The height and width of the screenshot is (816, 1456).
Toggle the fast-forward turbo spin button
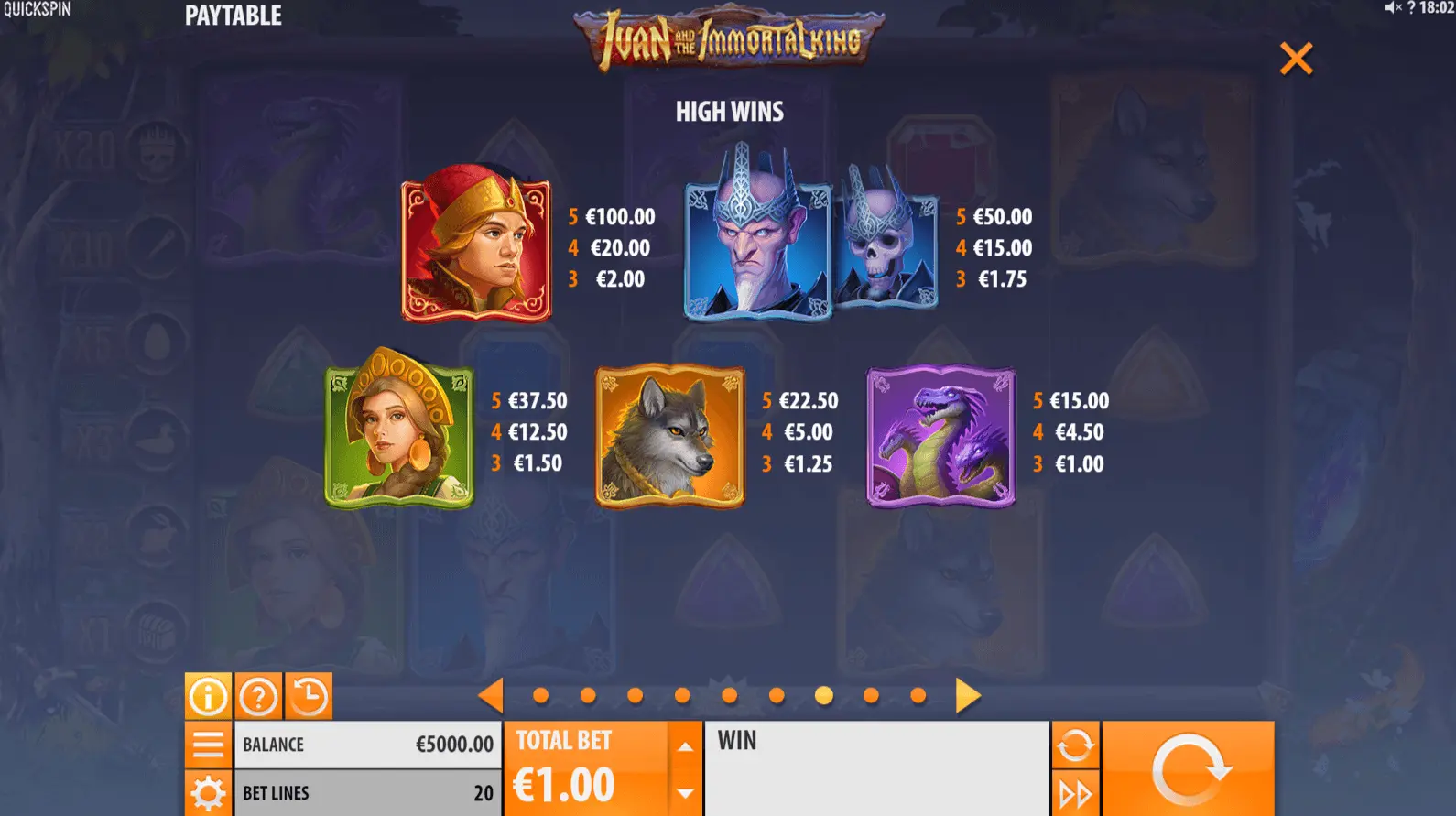pos(1075,793)
